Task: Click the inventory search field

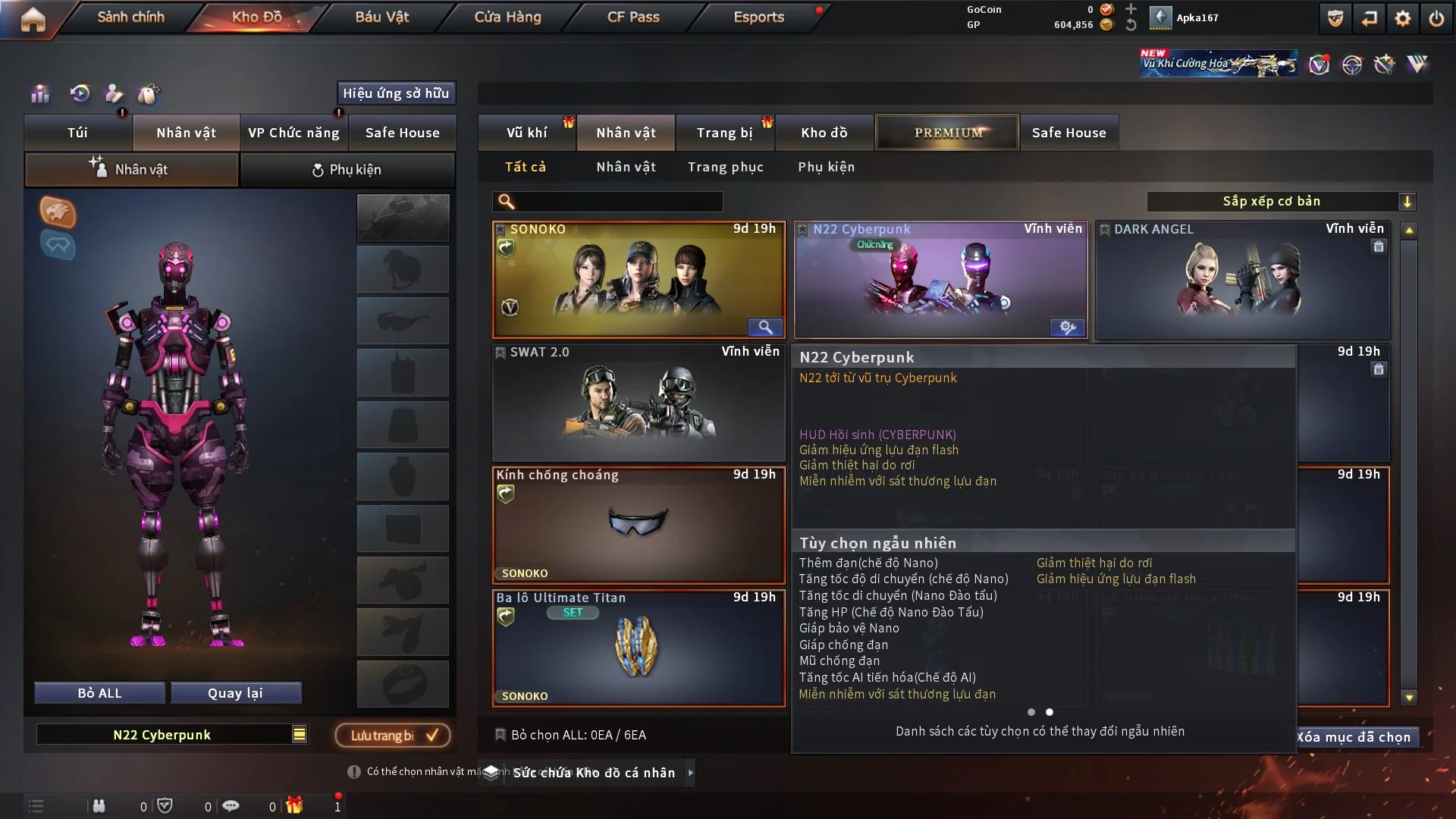Action: pyautogui.click(x=618, y=201)
